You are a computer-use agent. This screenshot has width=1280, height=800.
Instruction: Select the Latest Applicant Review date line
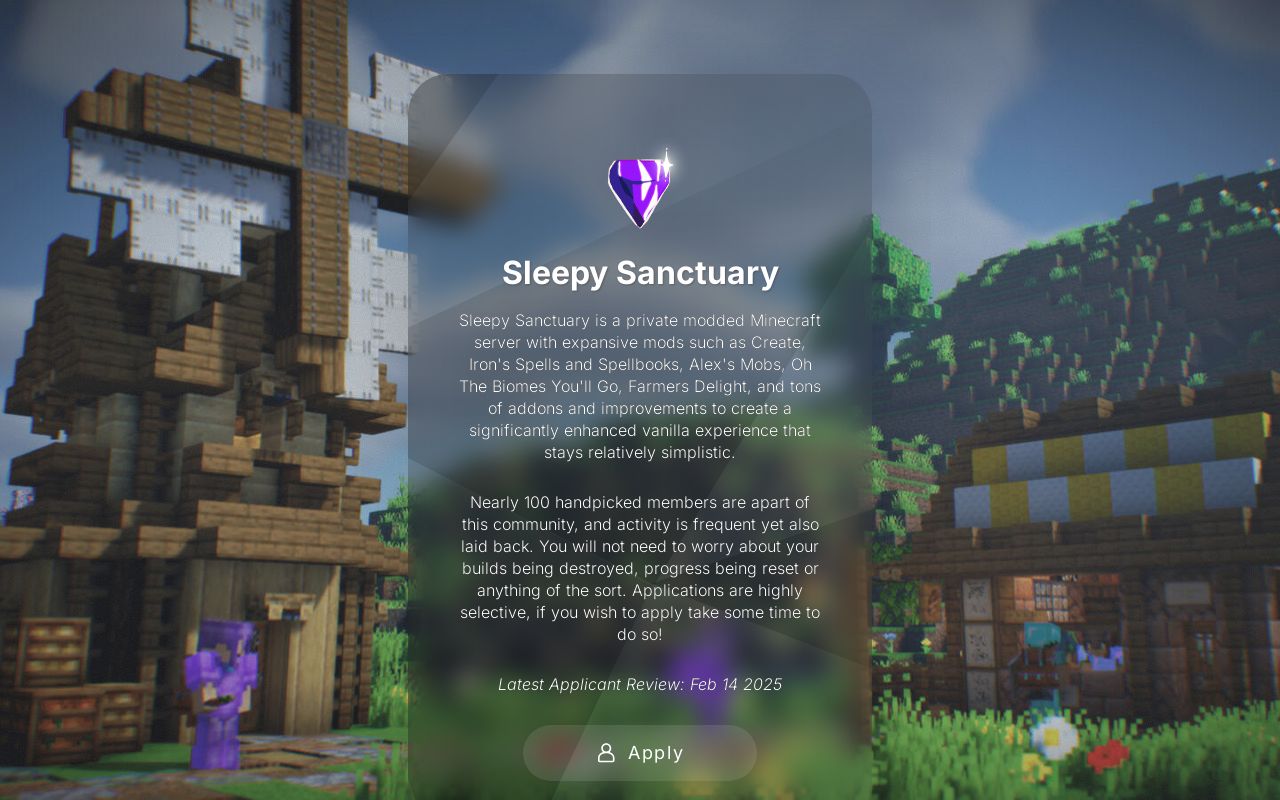(640, 685)
